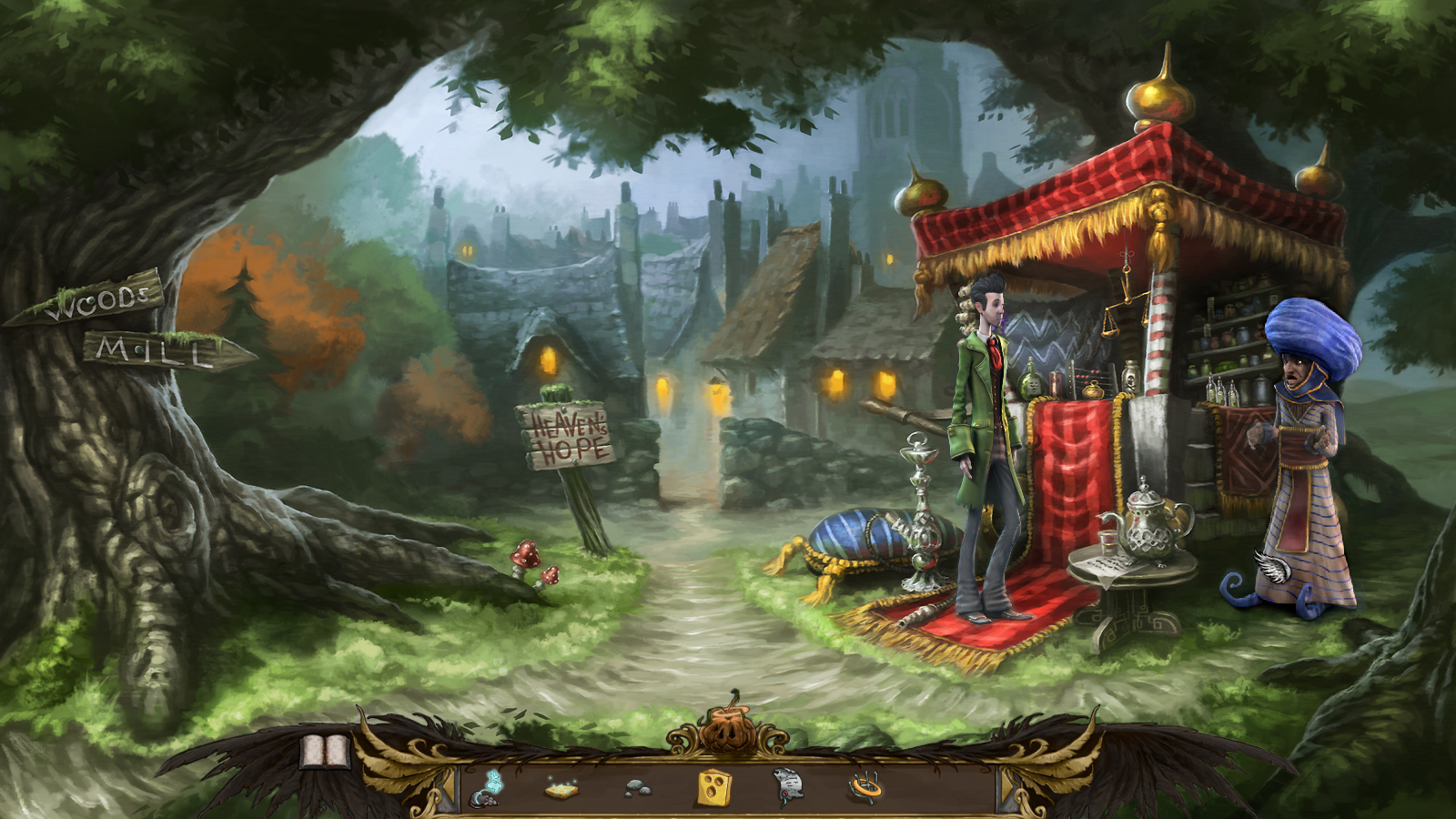Read the Heaven's Hope wooden sign
The width and height of the screenshot is (1456, 819).
(x=564, y=434)
